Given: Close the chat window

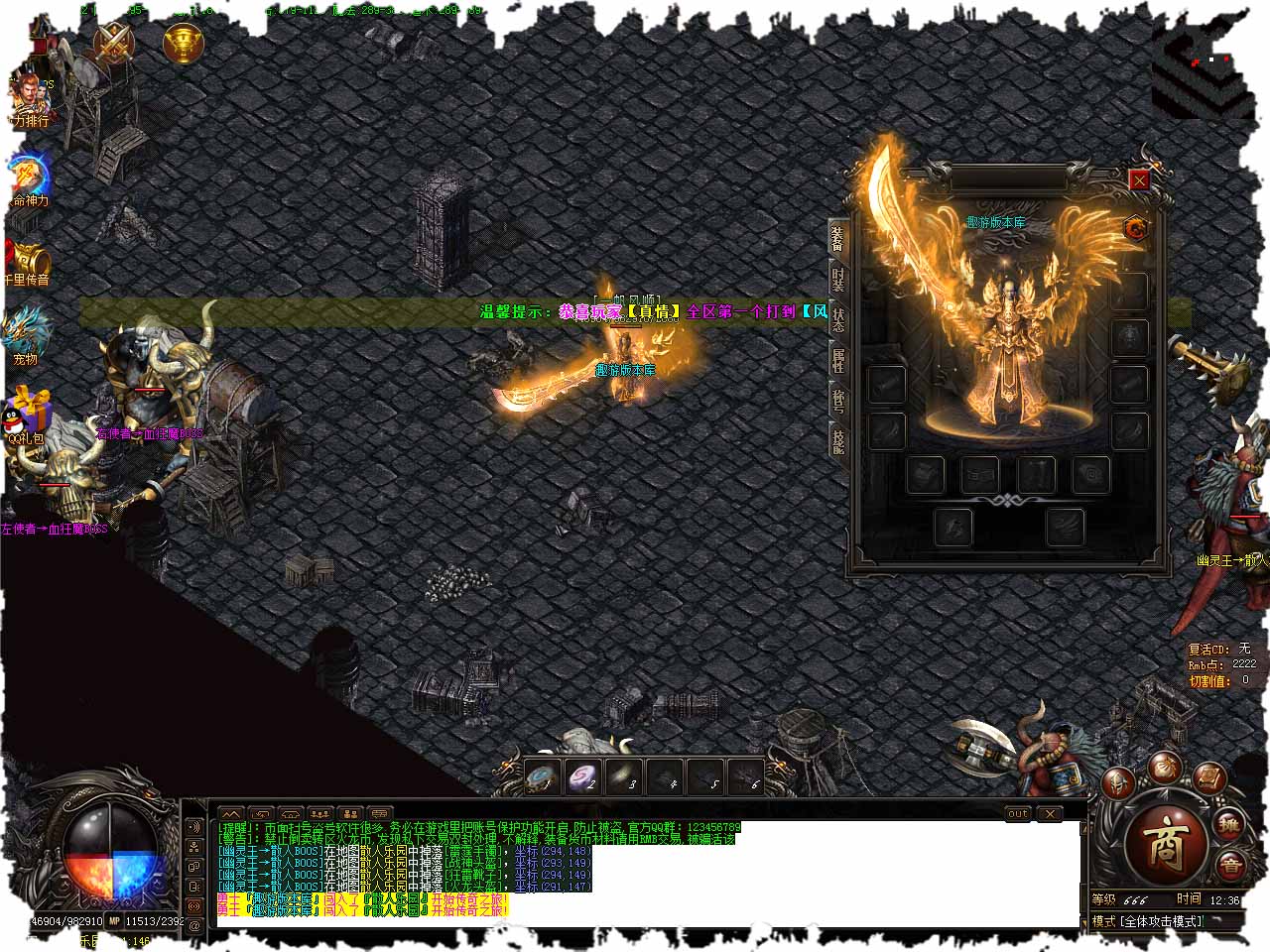Looking at the screenshot, I should coord(1050,814).
